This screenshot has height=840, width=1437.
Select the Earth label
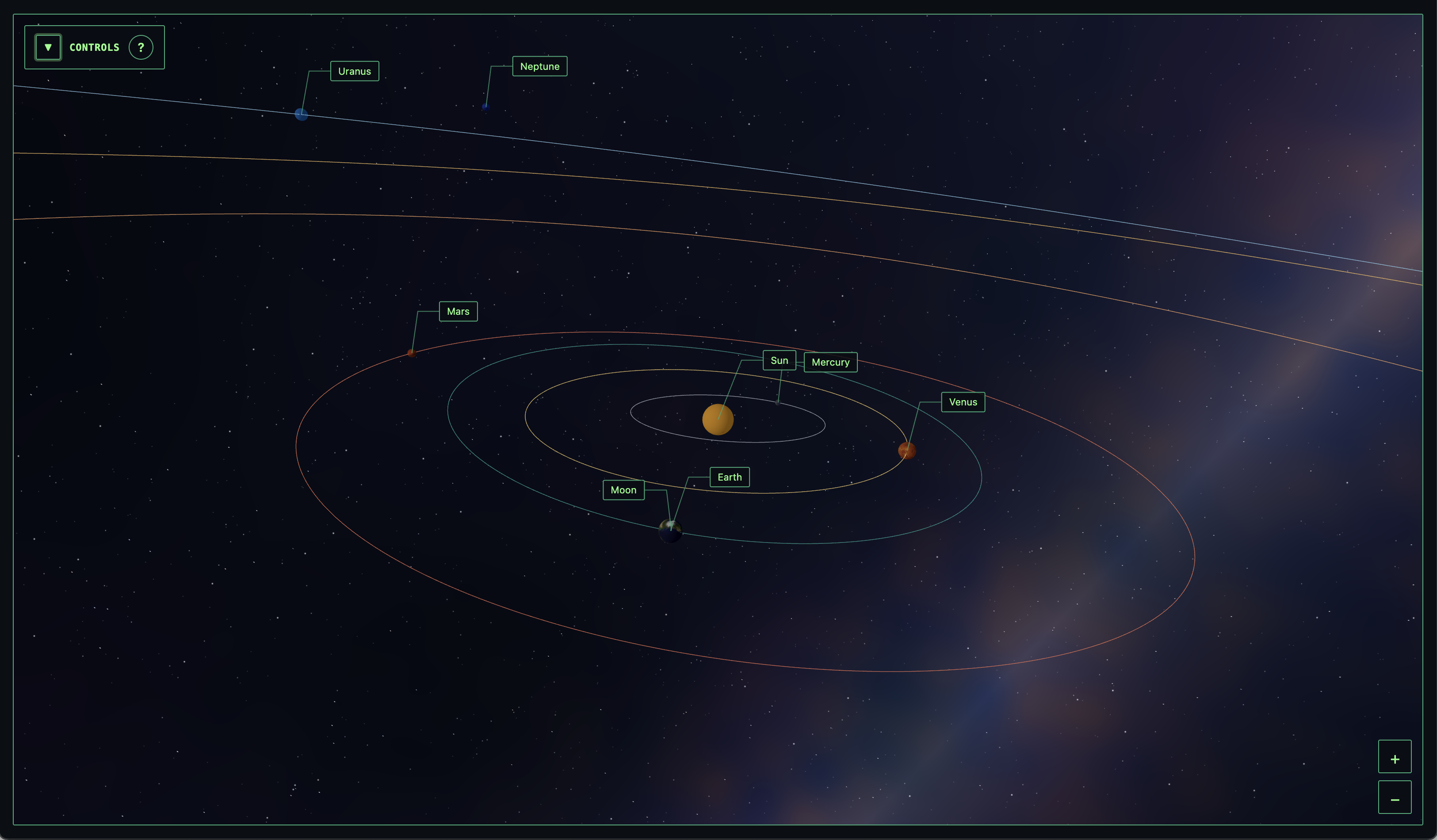(730, 477)
